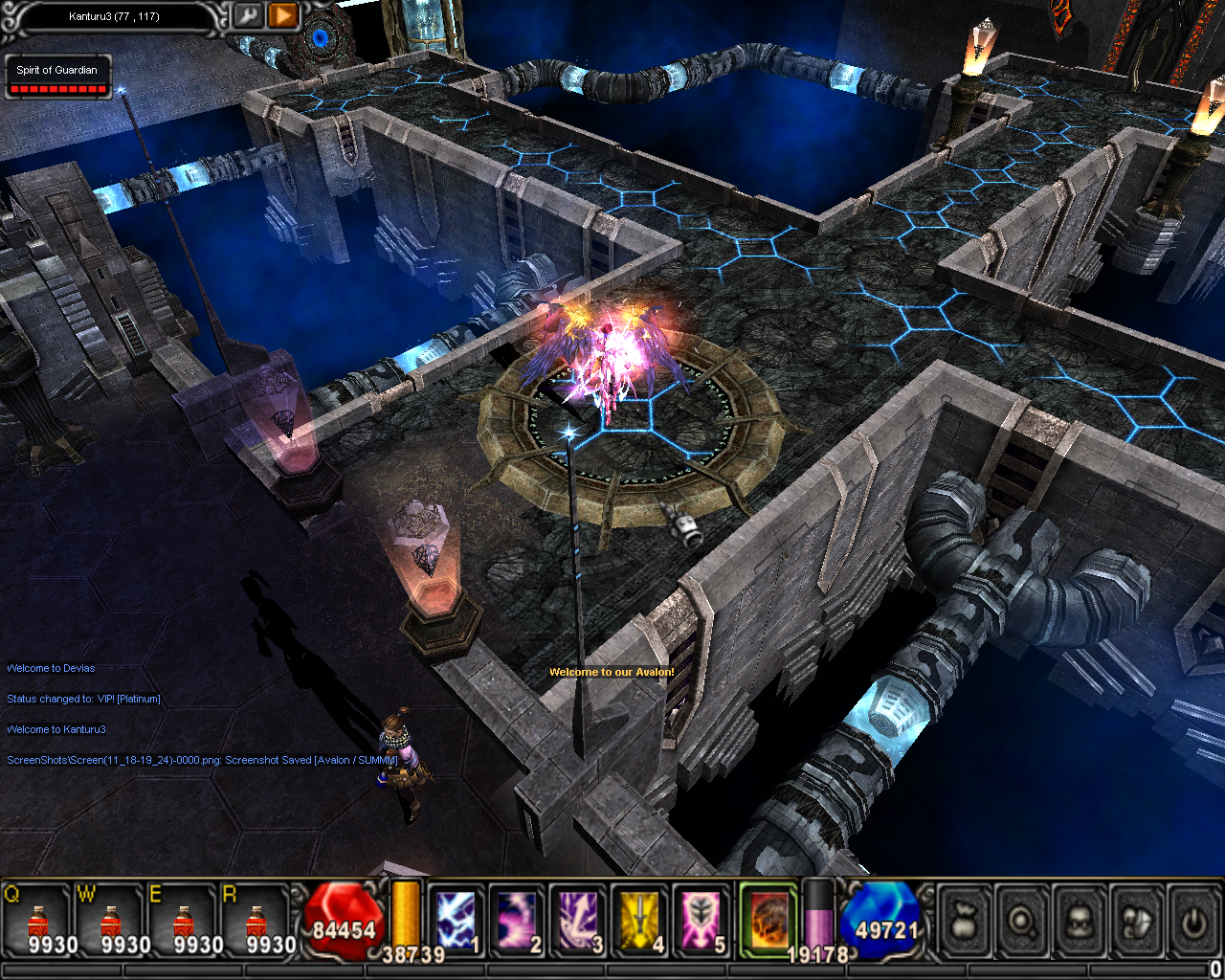Open the wrench settings button
This screenshot has height=980, width=1225.
pyautogui.click(x=248, y=16)
